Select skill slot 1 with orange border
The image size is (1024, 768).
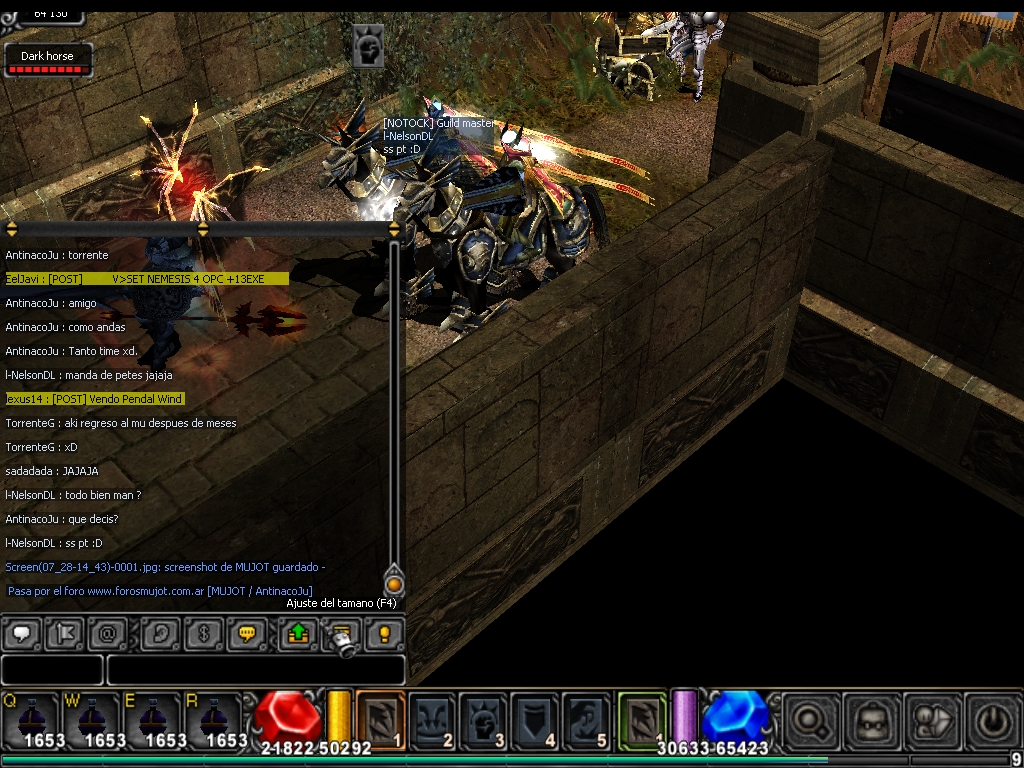(380, 718)
